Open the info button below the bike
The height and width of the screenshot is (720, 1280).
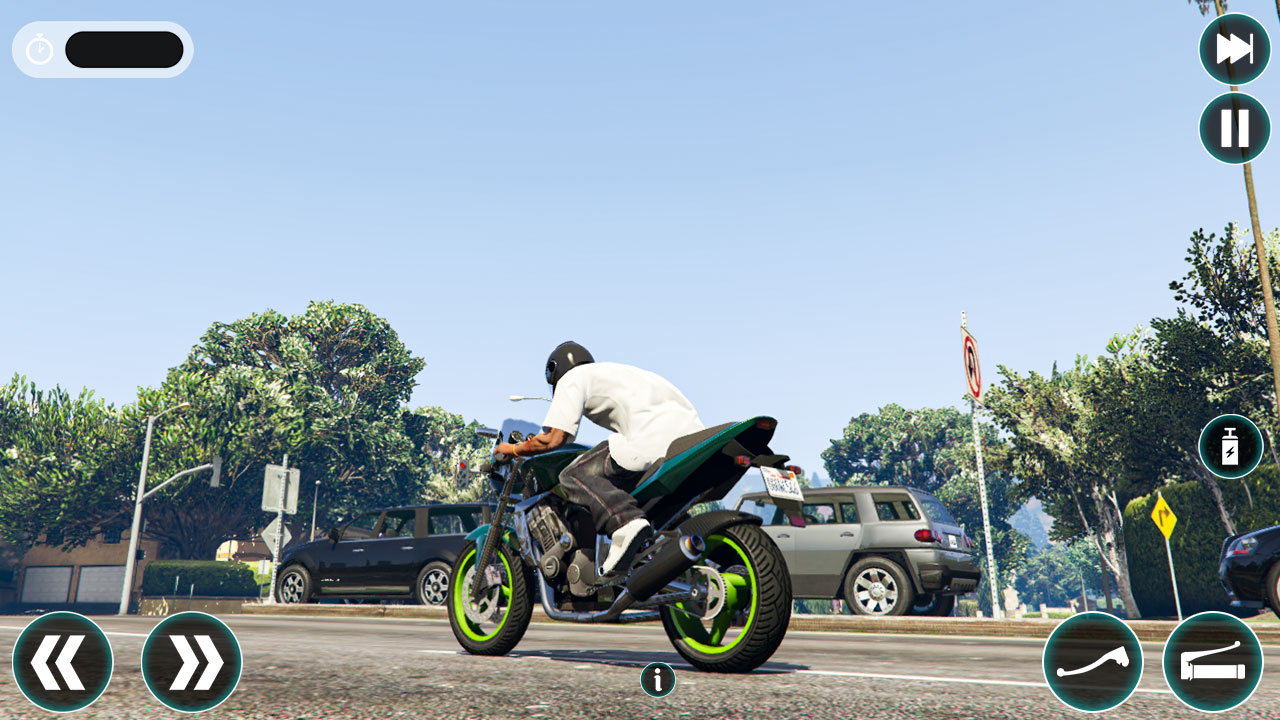[657, 678]
